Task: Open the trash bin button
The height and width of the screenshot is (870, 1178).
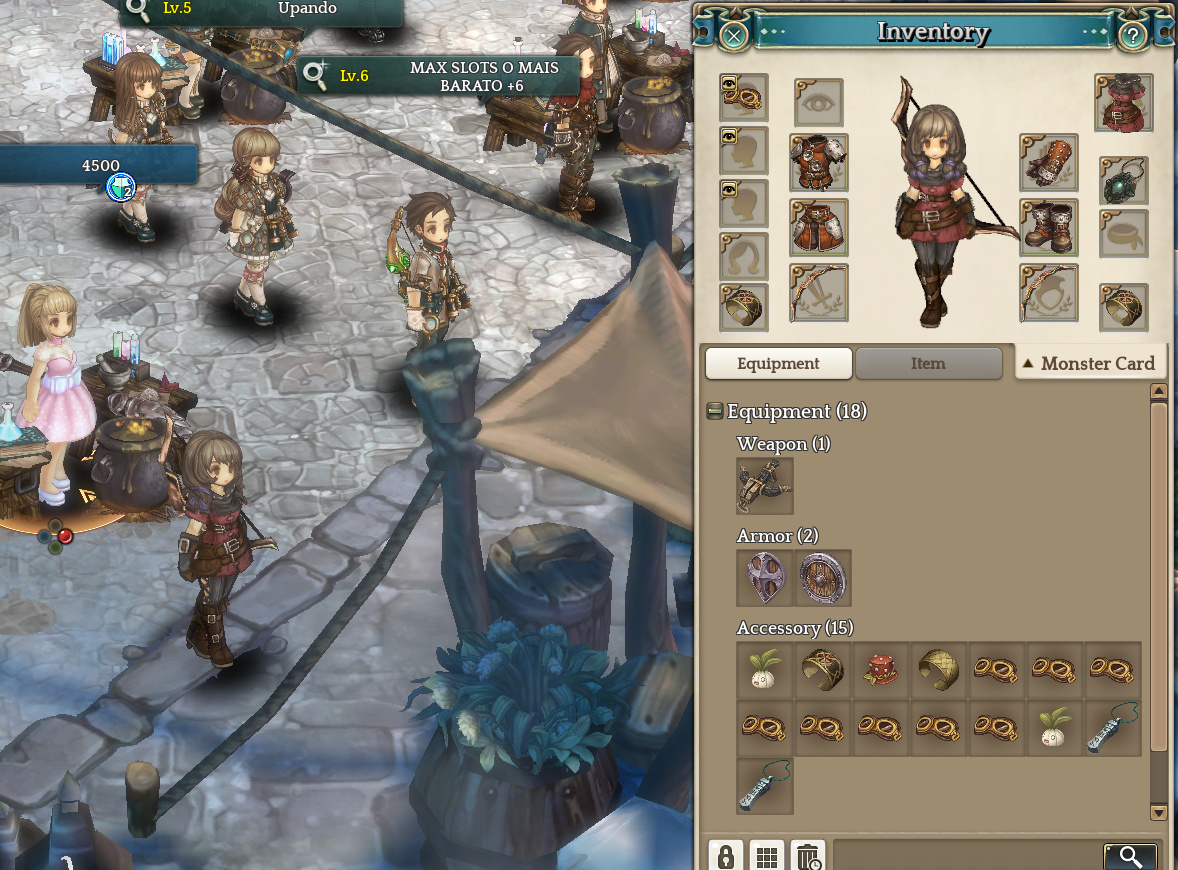Action: coord(808,856)
